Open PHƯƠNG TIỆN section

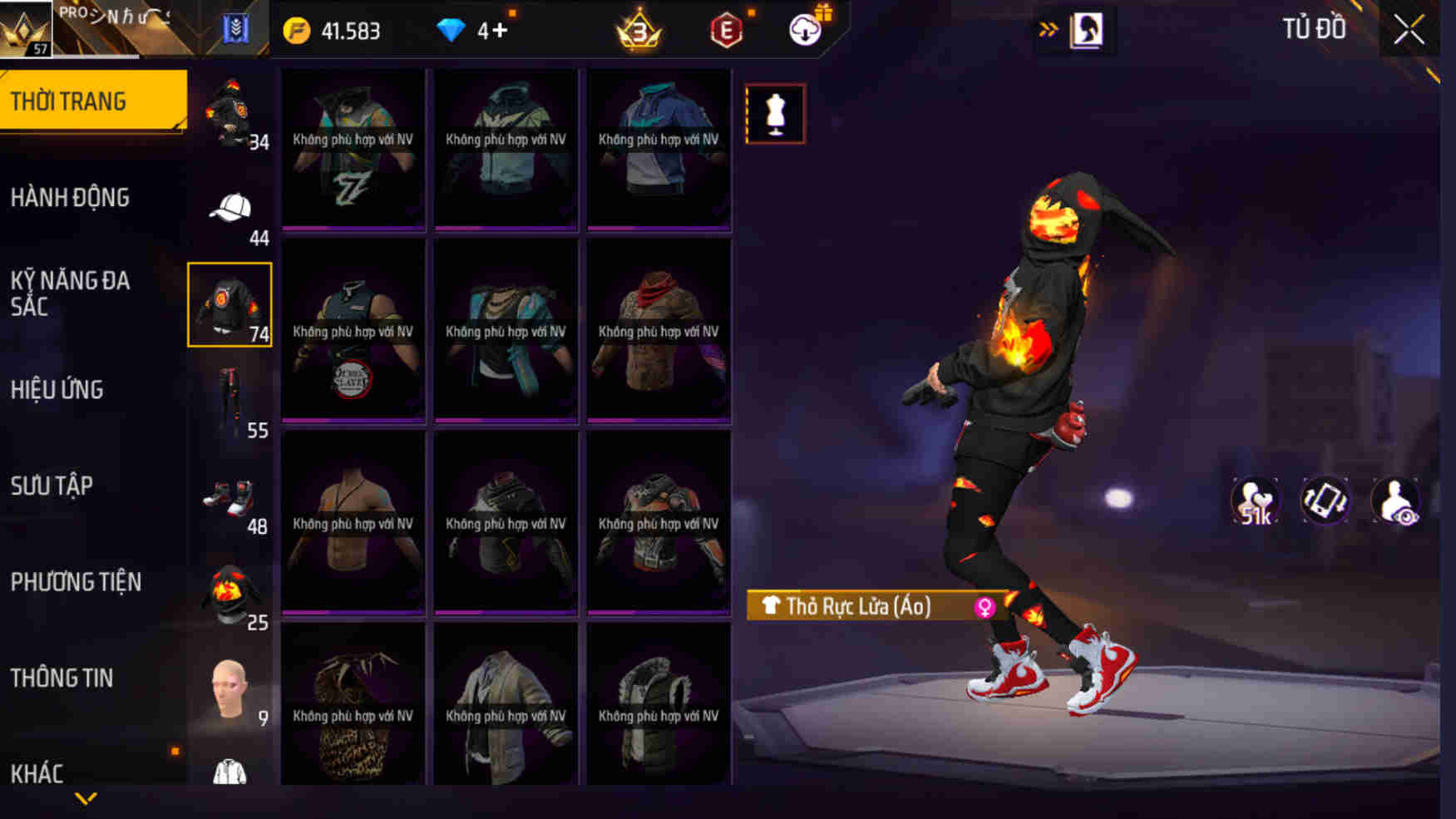point(77,583)
